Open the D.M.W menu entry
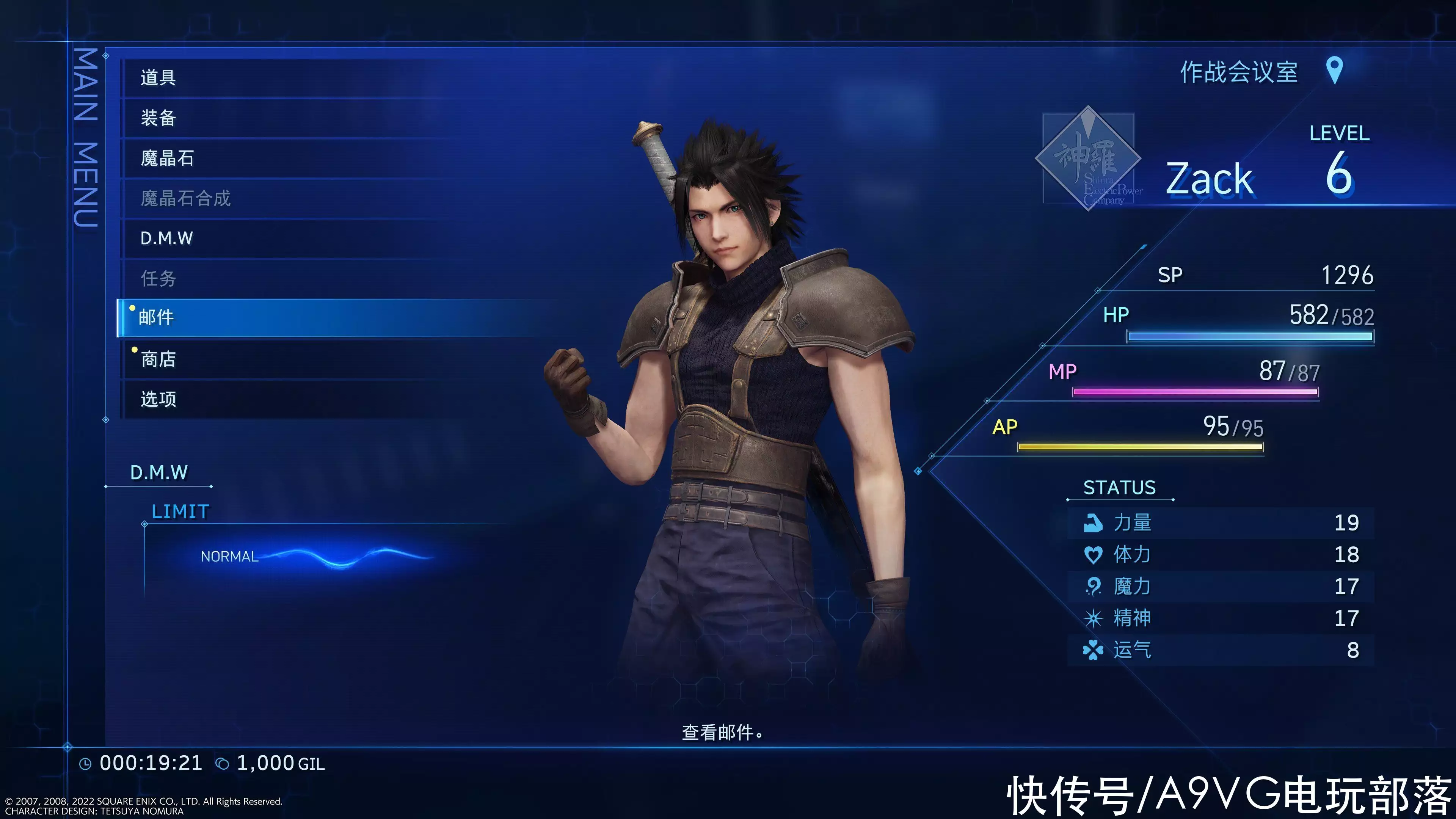Screen dimensions: 1456x819 pyautogui.click(x=167, y=238)
